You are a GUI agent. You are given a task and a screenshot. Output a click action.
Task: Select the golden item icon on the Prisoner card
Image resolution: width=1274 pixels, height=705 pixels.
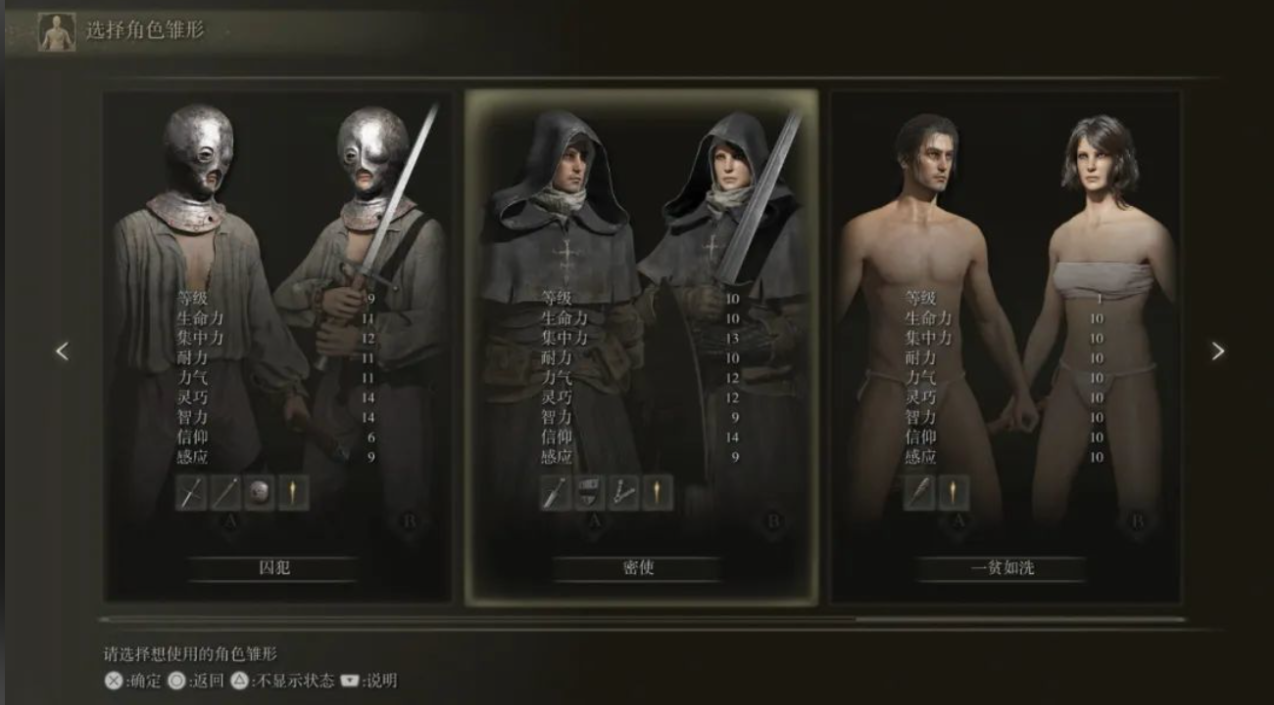coord(294,493)
